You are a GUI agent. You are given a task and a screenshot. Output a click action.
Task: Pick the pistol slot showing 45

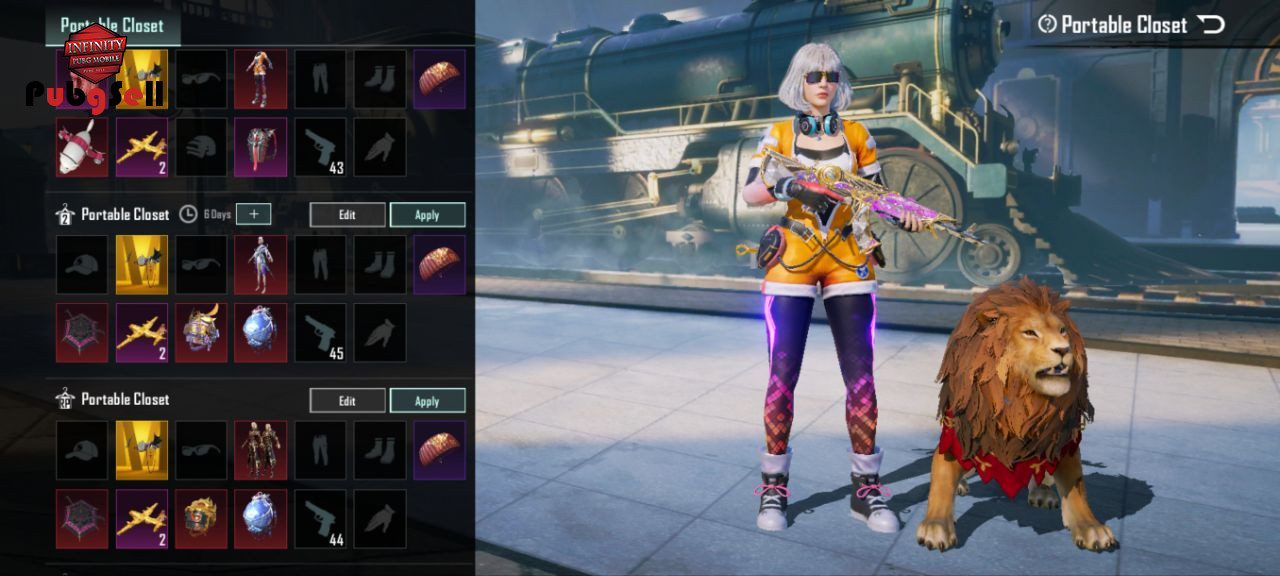coord(320,333)
